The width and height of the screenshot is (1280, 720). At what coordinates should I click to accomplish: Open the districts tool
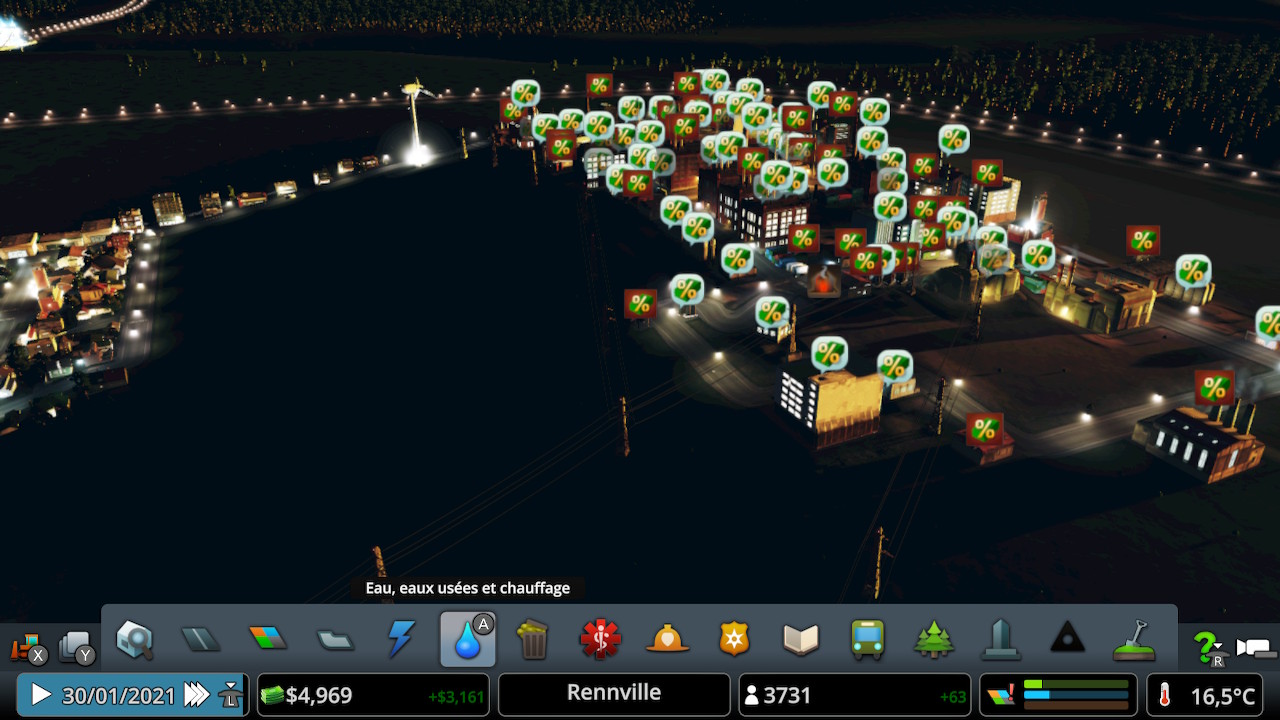334,639
